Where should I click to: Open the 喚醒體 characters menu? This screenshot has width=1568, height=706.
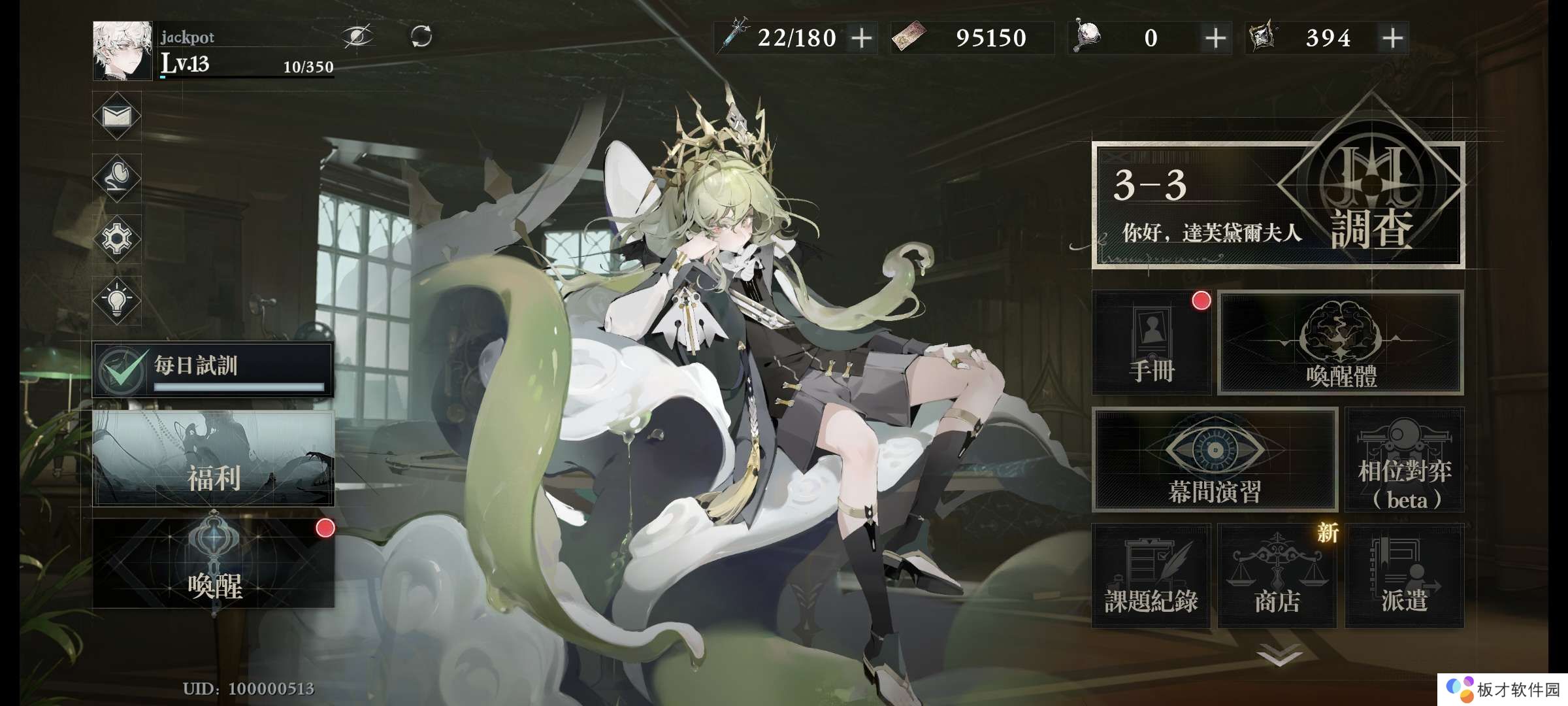tap(1341, 343)
